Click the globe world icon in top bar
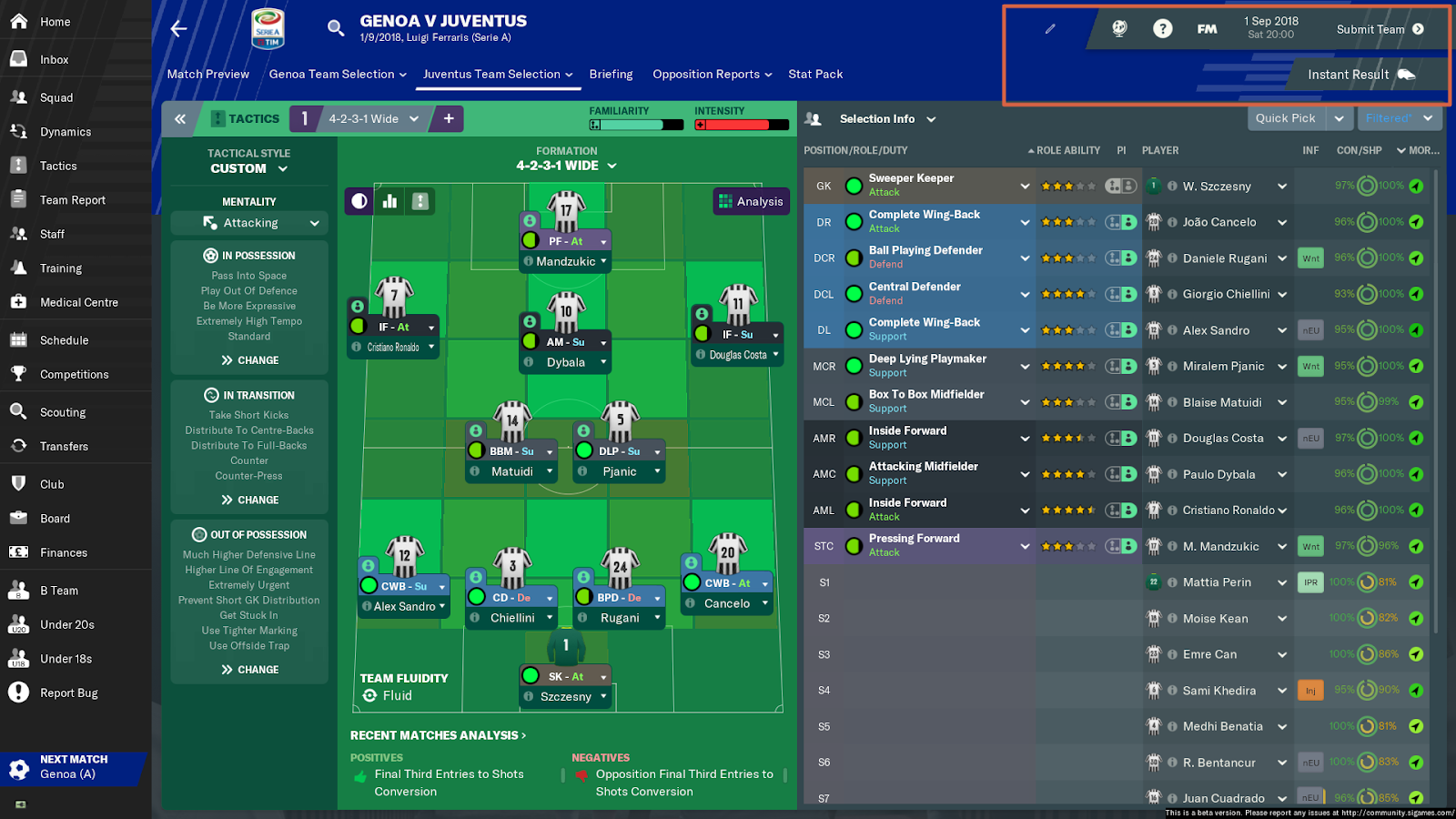This screenshot has height=819, width=1456. [1119, 28]
